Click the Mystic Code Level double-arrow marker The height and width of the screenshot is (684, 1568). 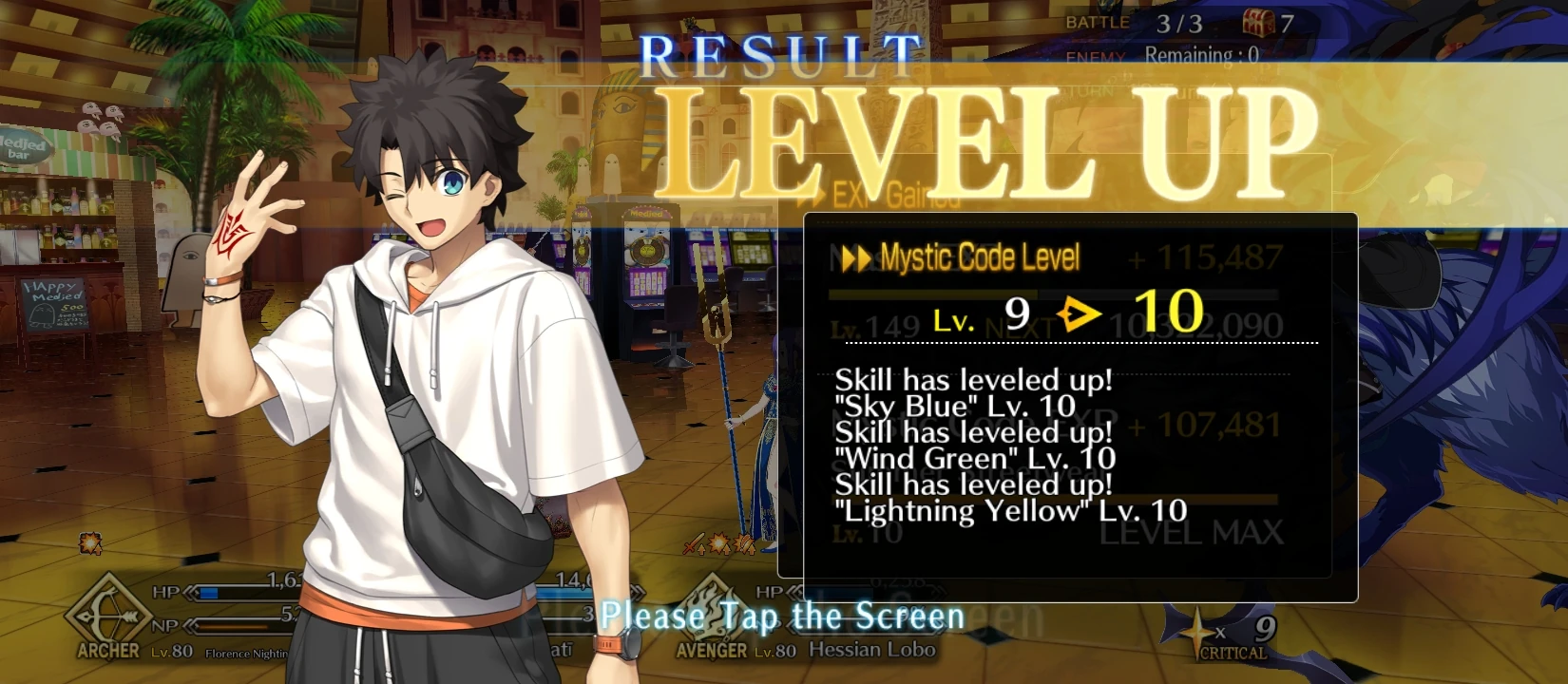[854, 256]
